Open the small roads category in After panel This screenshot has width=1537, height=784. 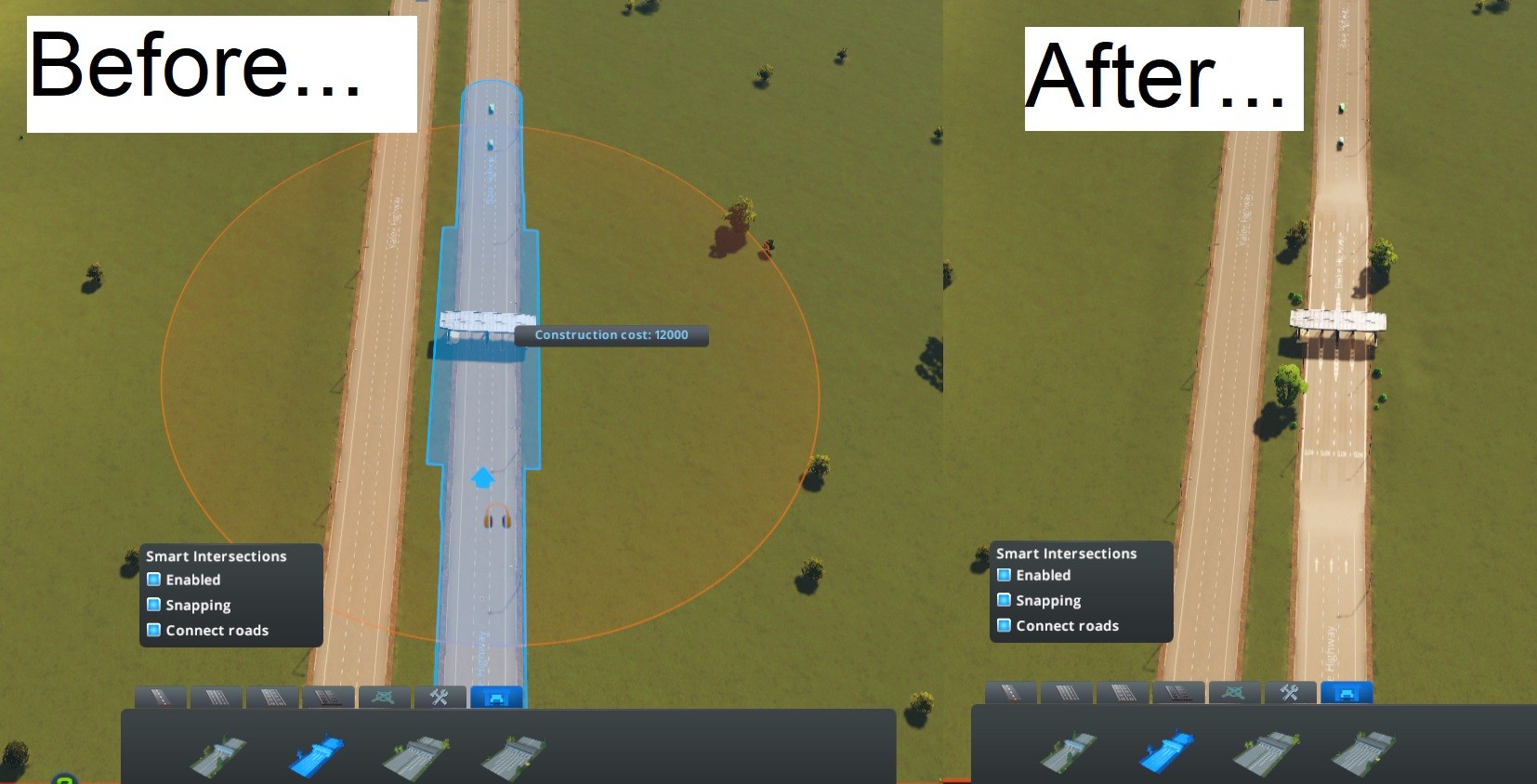(1012, 692)
